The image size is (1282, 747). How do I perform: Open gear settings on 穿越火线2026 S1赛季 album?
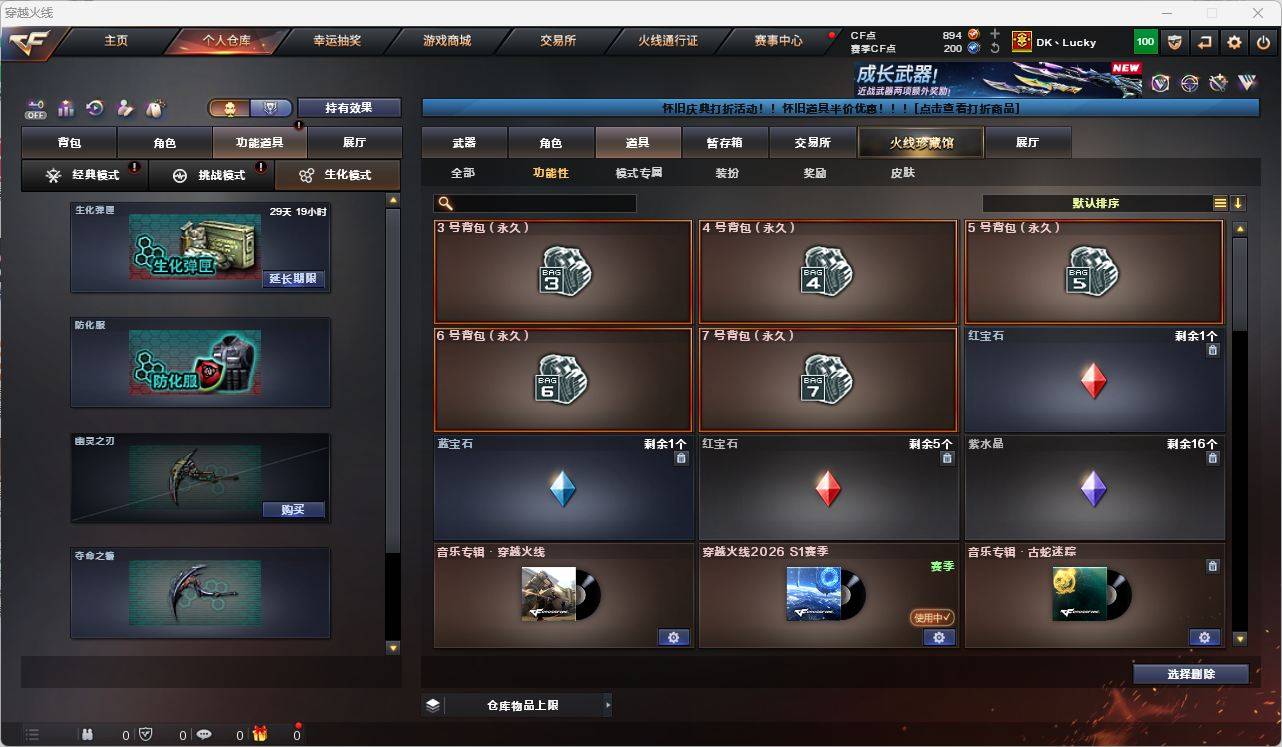[x=938, y=637]
